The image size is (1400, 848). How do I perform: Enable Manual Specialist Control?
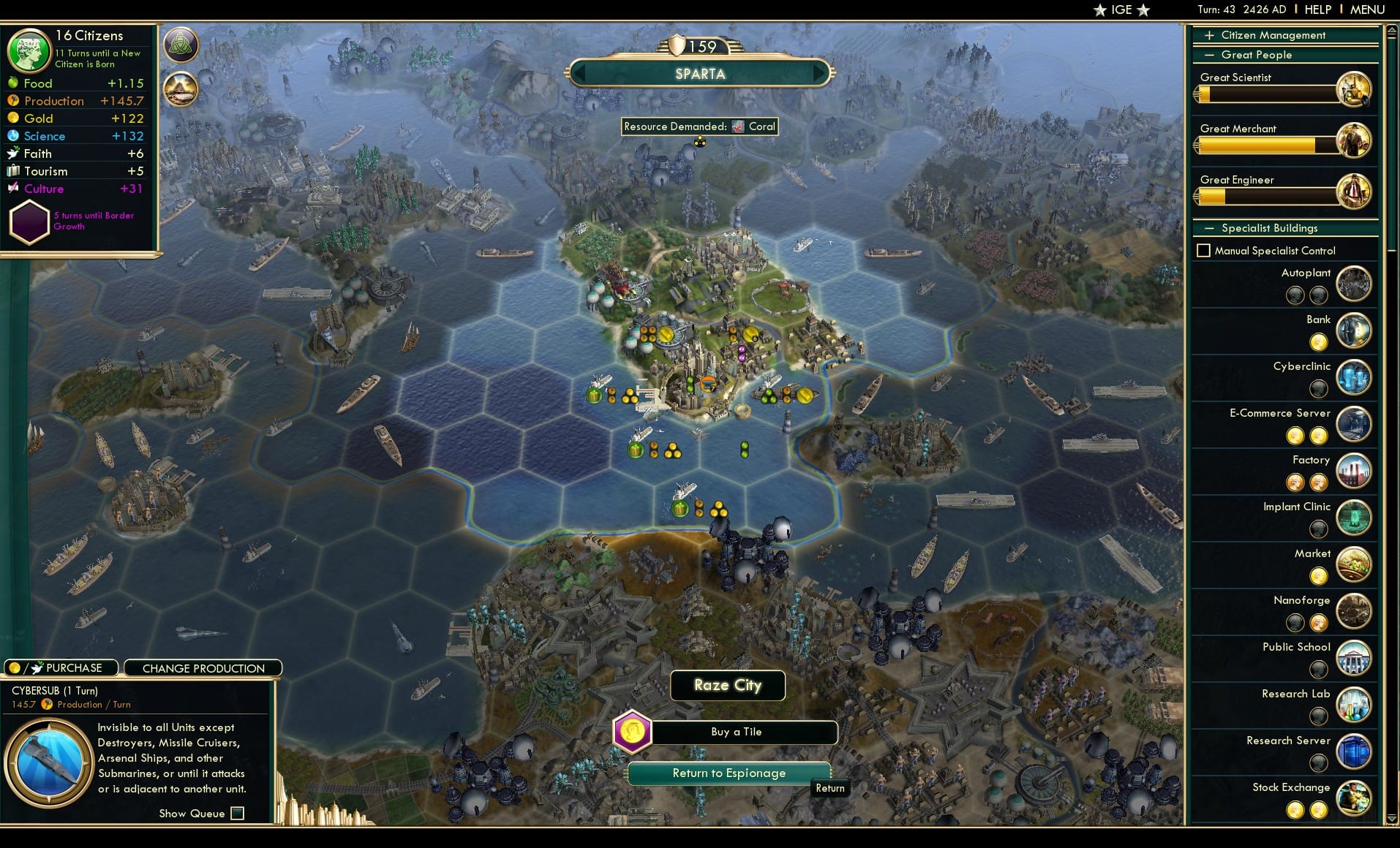pos(1204,250)
